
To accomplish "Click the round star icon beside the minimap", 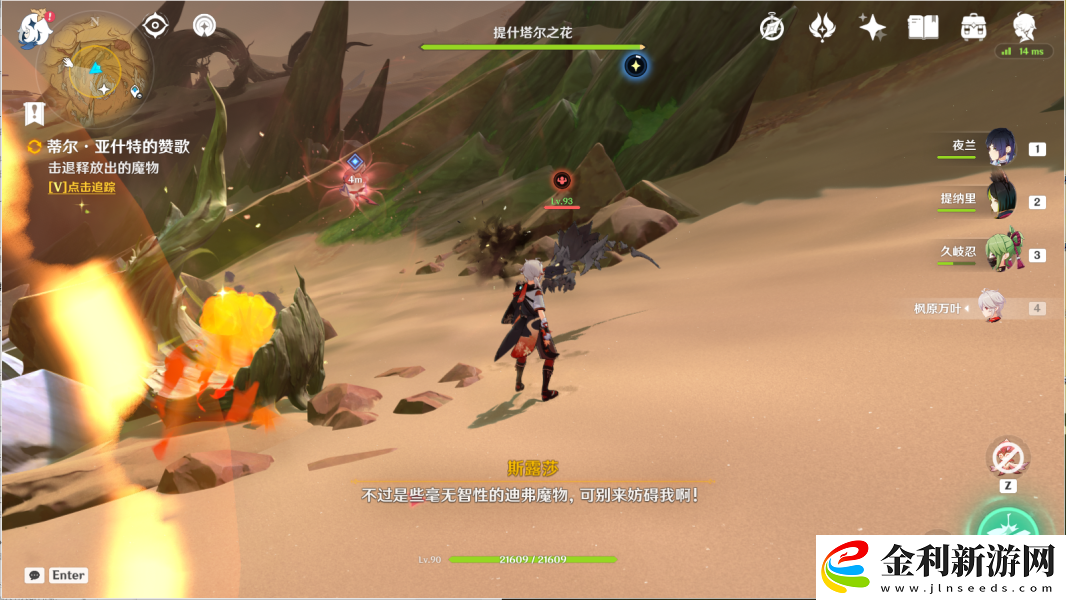I will [x=205, y=26].
